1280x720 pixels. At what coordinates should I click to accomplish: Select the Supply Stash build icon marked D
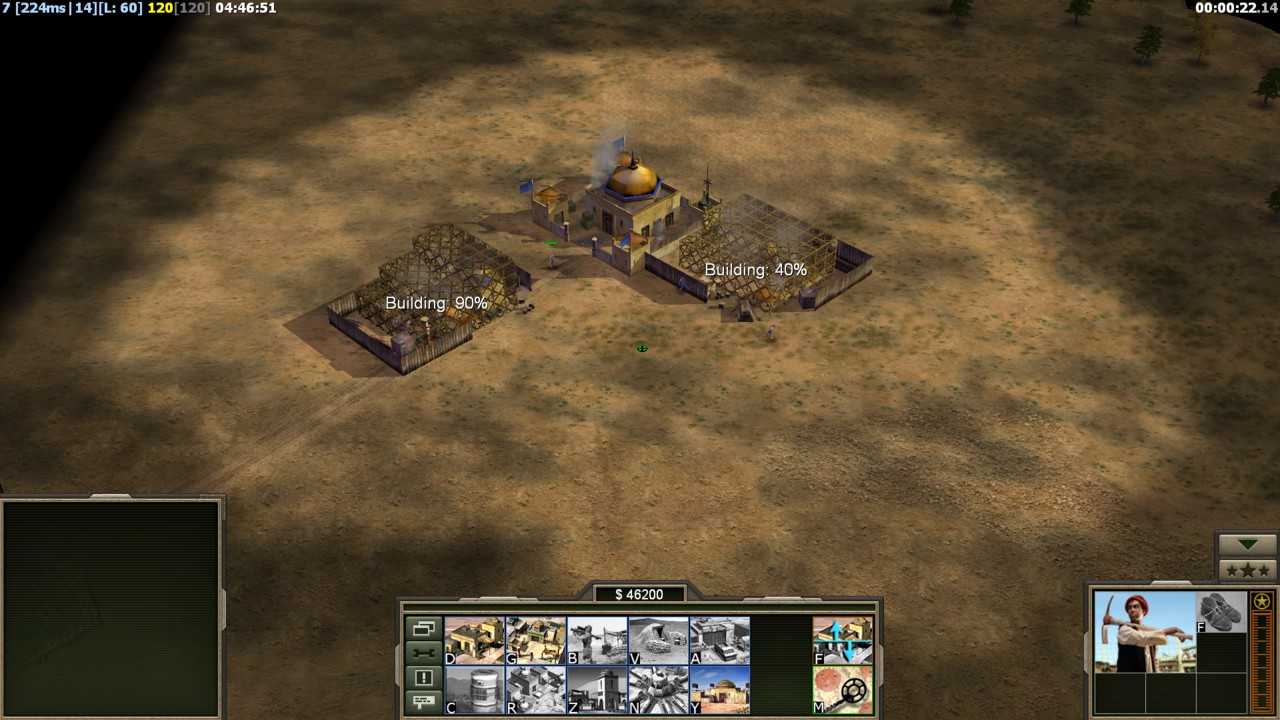474,640
